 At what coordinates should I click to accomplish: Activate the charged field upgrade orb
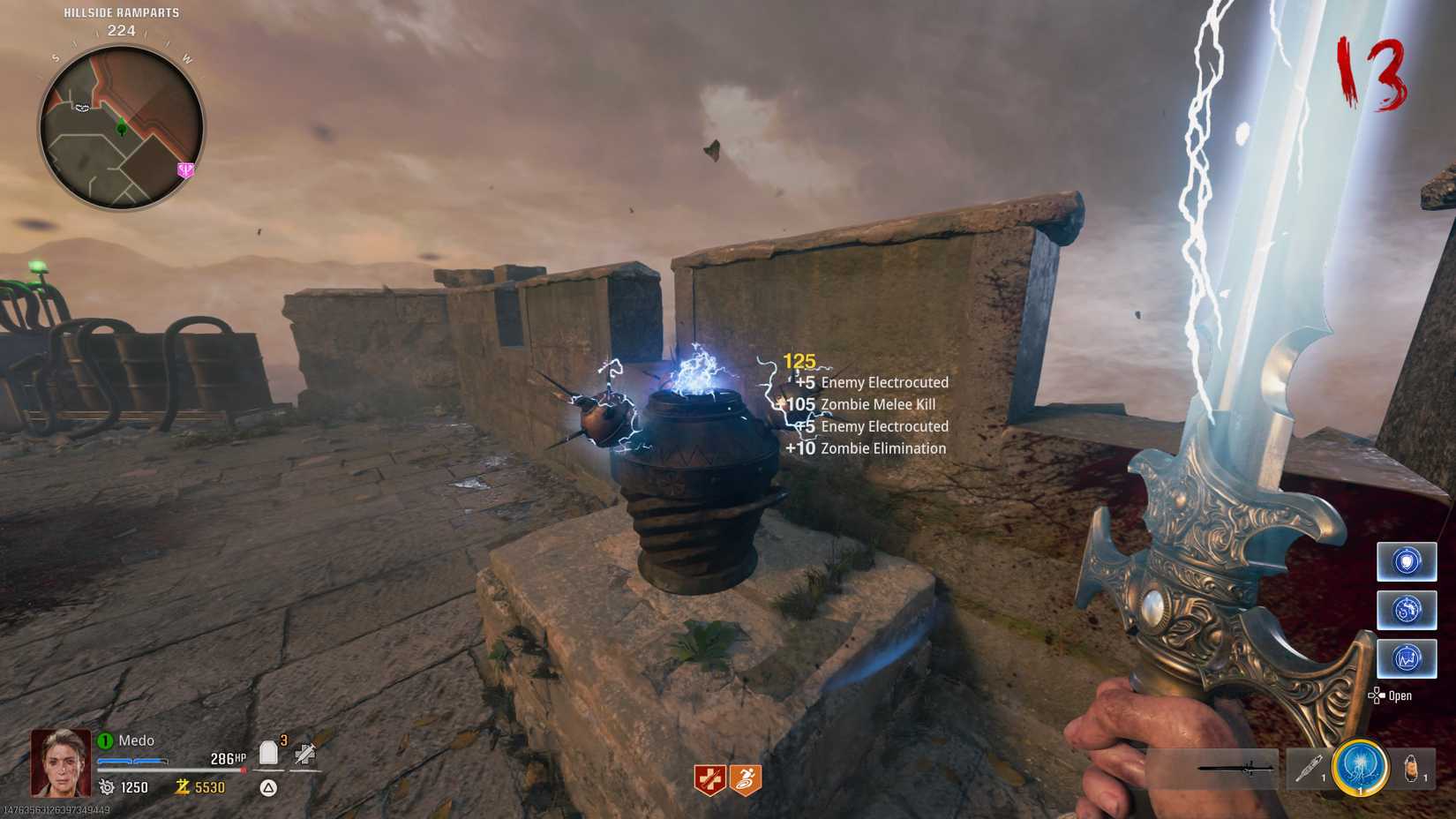click(1359, 766)
